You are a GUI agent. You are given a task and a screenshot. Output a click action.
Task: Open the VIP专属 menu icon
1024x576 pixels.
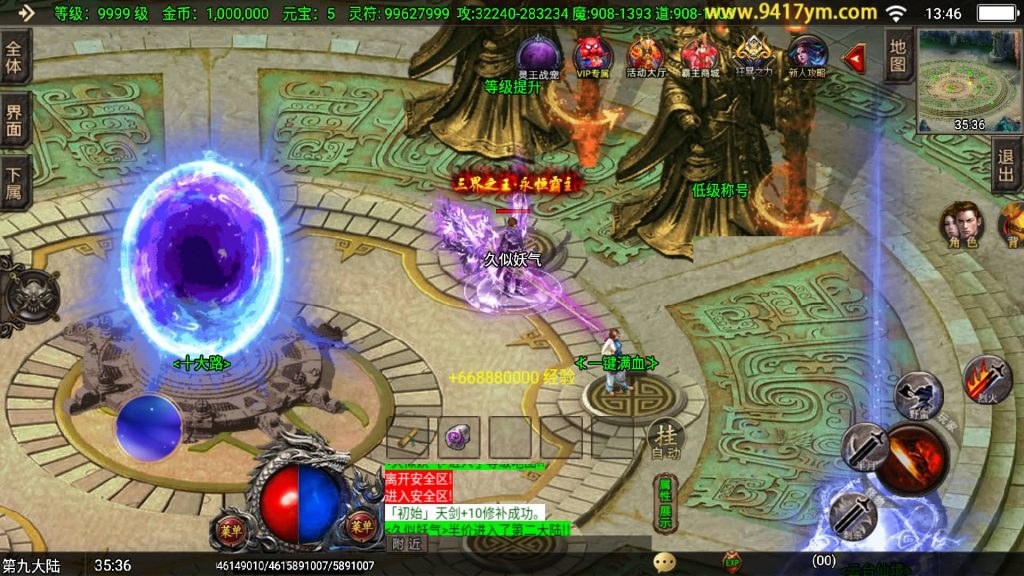pyautogui.click(x=593, y=54)
